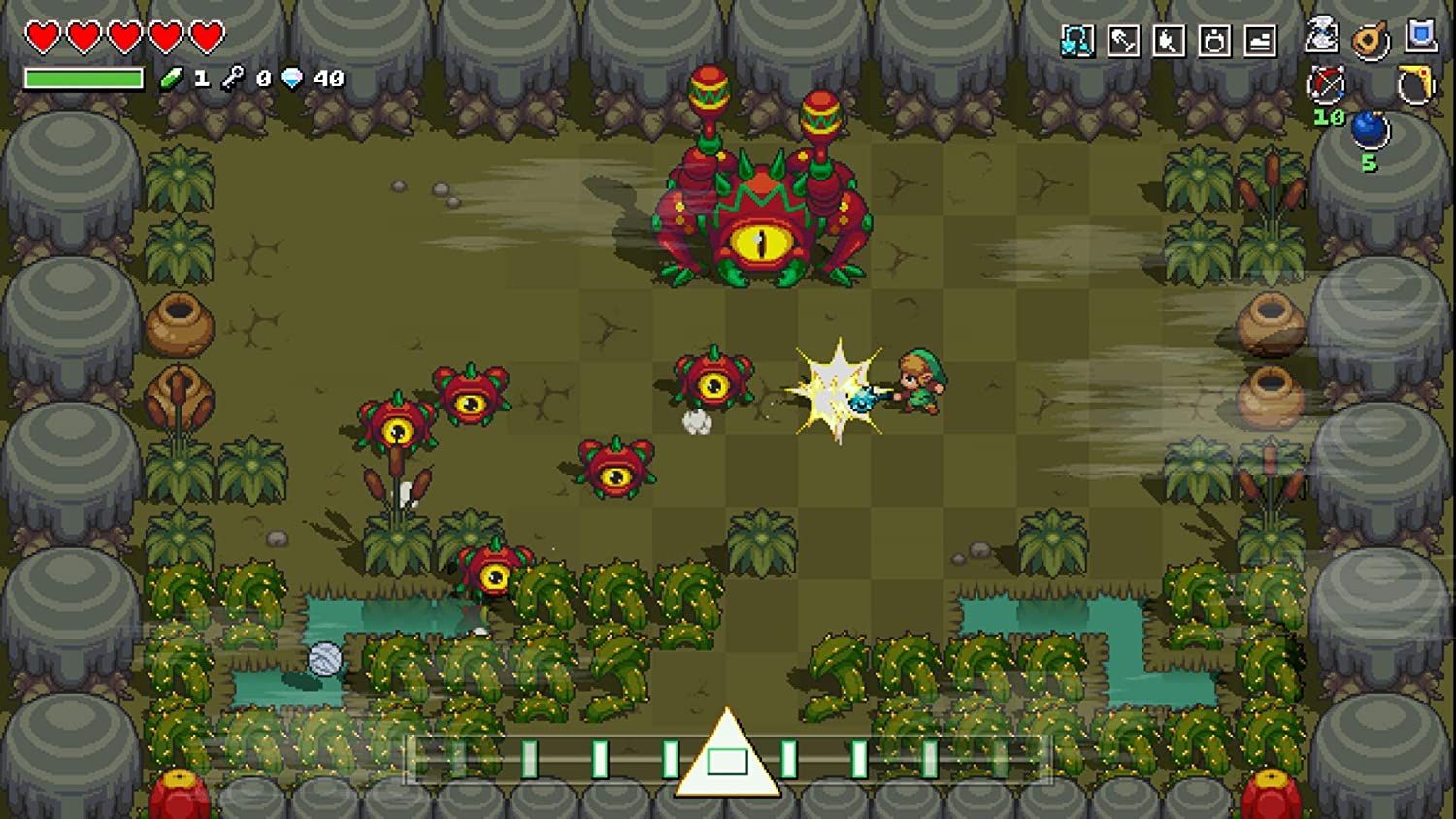
Task: Select the shovel item slot icon
Action: point(1121,40)
